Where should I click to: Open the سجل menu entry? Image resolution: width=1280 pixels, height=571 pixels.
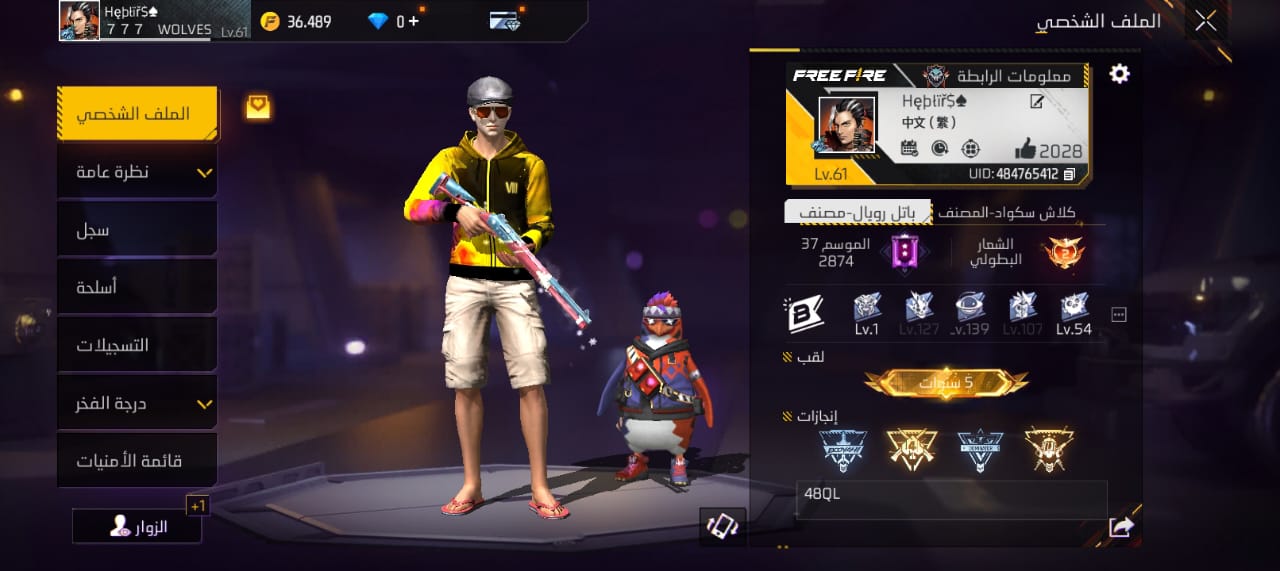click(x=137, y=230)
